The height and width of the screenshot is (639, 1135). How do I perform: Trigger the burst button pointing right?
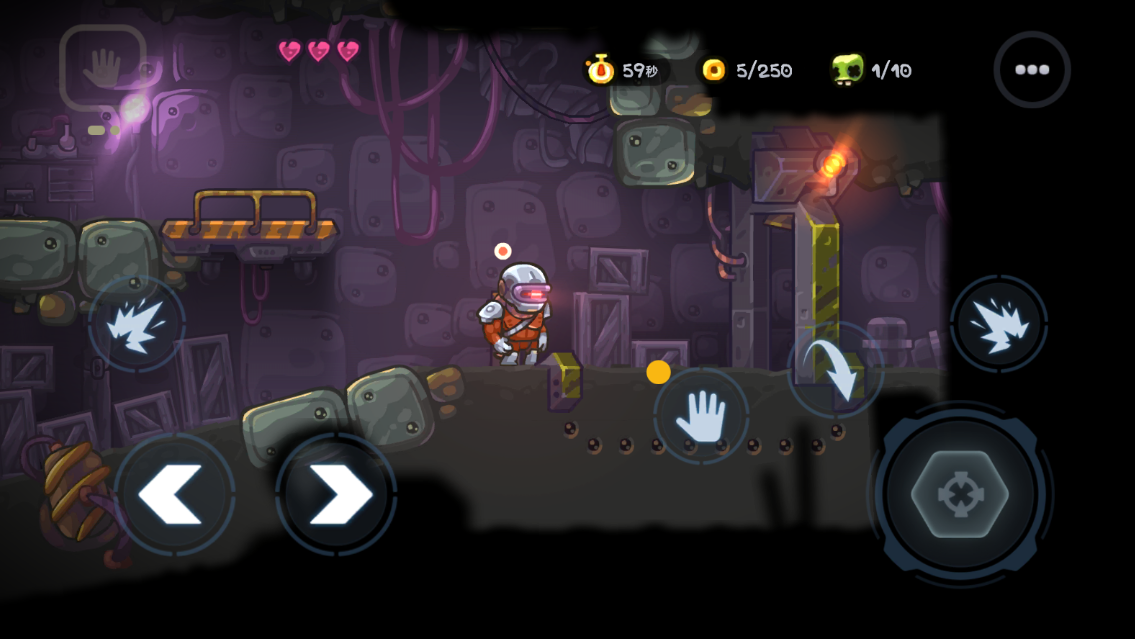coord(998,324)
